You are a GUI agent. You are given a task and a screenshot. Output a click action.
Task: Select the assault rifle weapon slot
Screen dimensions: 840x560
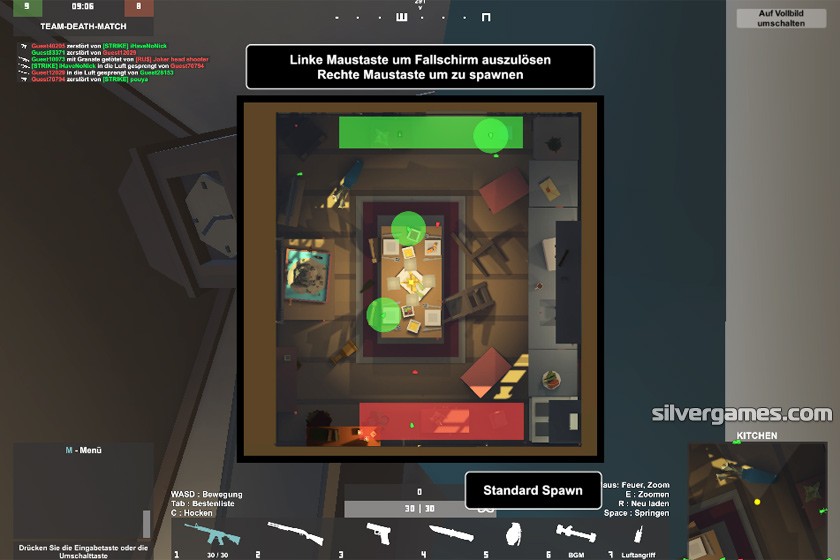pos(213,533)
